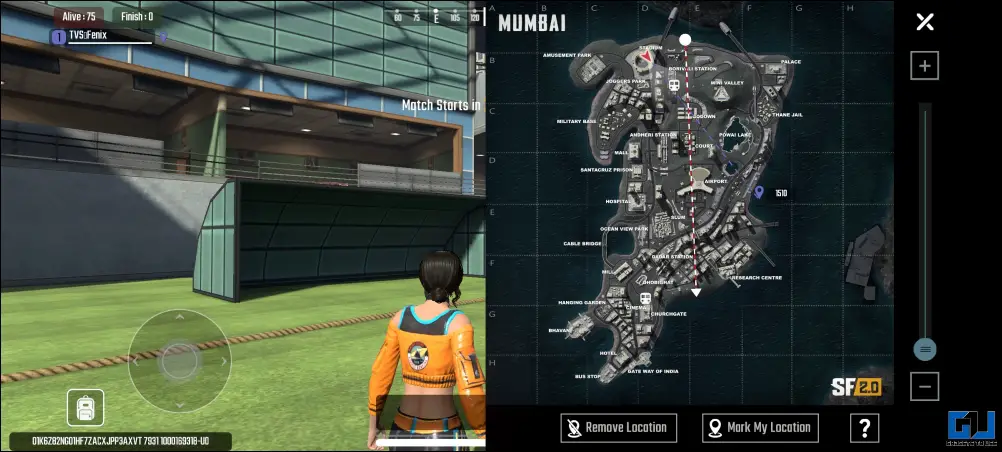The height and width of the screenshot is (452, 1002).
Task: Close the Mumbai map
Action: click(x=925, y=22)
